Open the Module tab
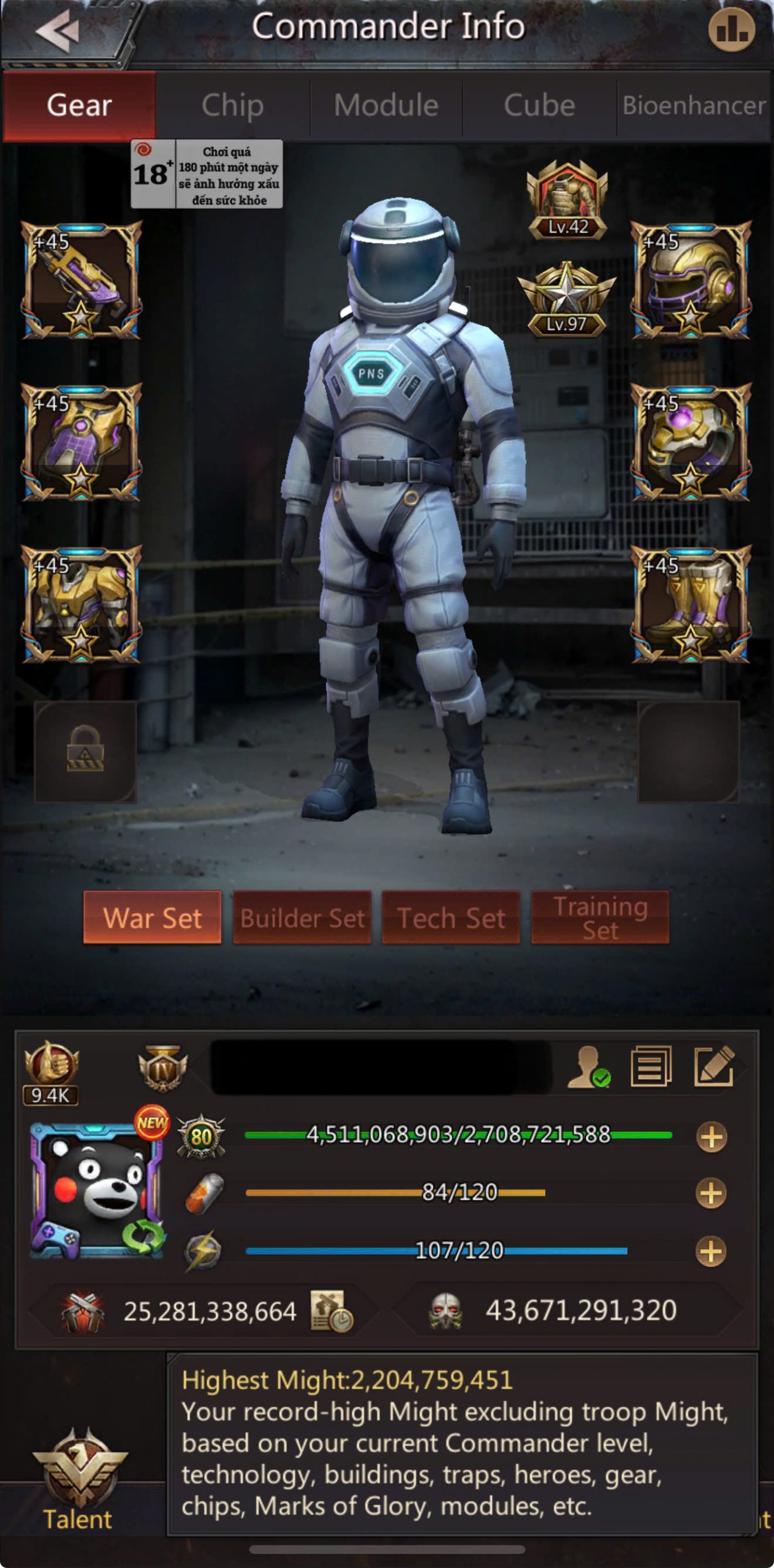 click(386, 105)
